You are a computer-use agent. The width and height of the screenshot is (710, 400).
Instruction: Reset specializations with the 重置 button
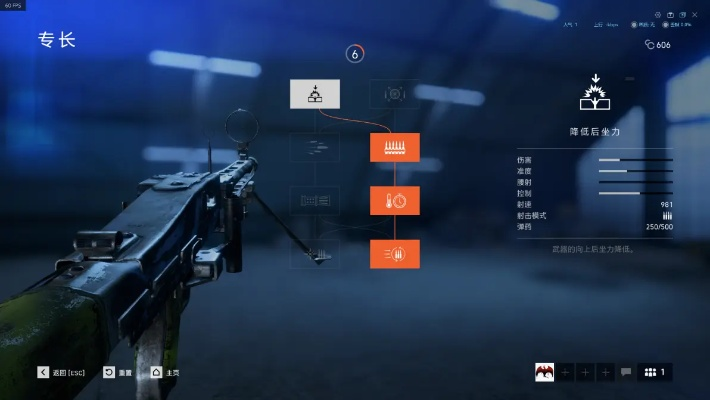click(118, 372)
